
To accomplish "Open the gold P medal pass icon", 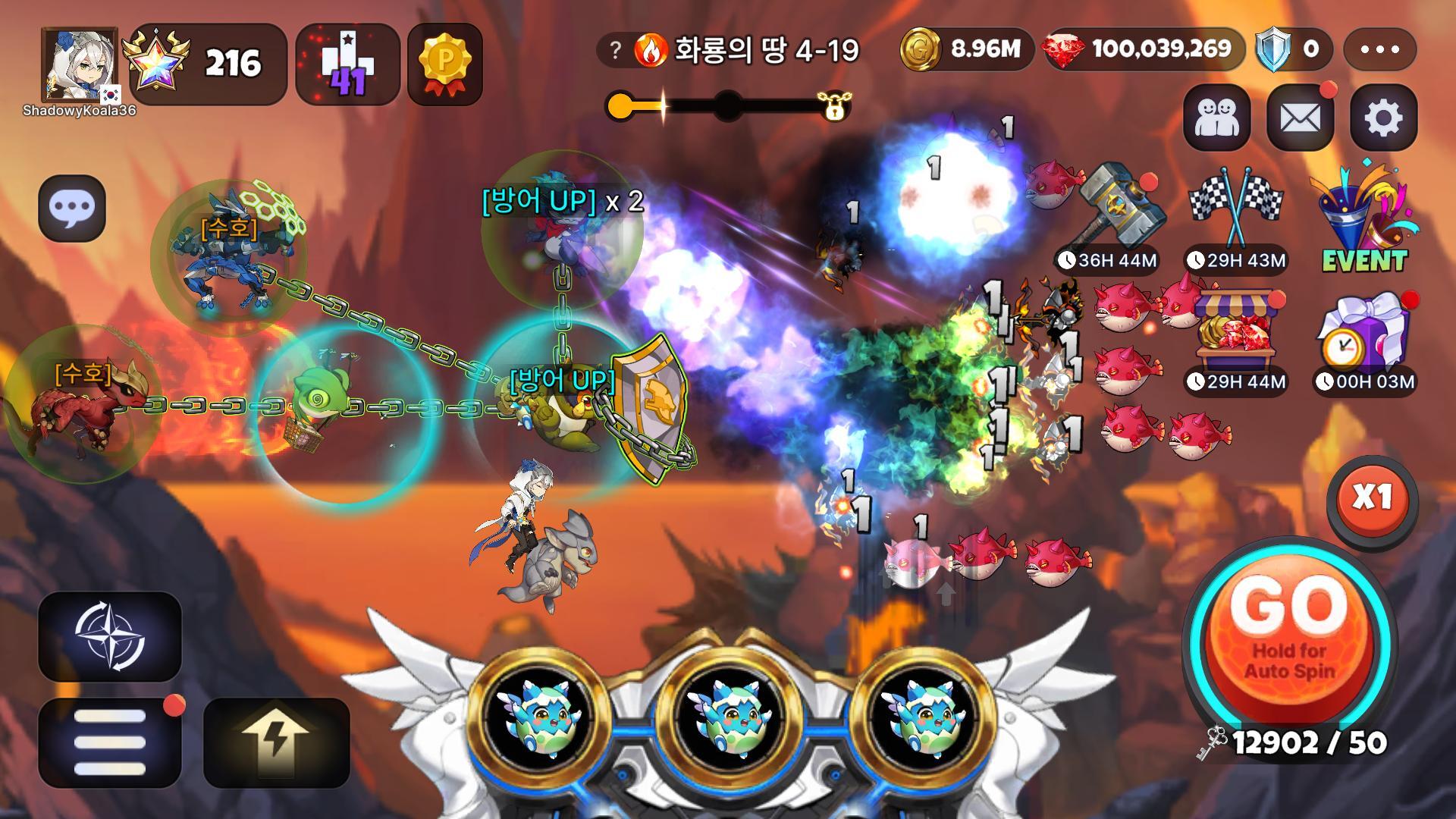I will coord(445,64).
